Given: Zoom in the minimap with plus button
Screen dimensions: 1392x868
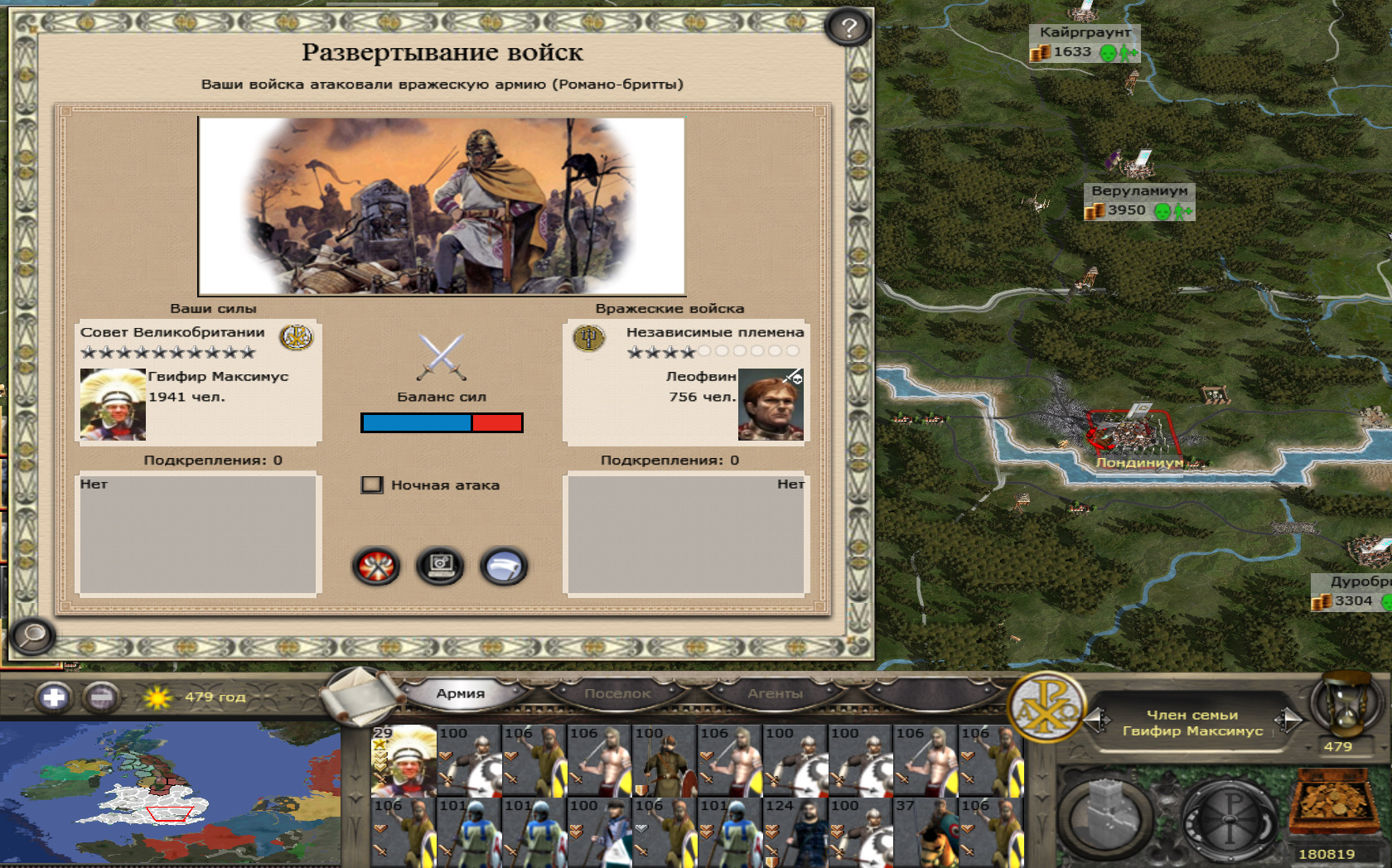Looking at the screenshot, I should [x=54, y=697].
